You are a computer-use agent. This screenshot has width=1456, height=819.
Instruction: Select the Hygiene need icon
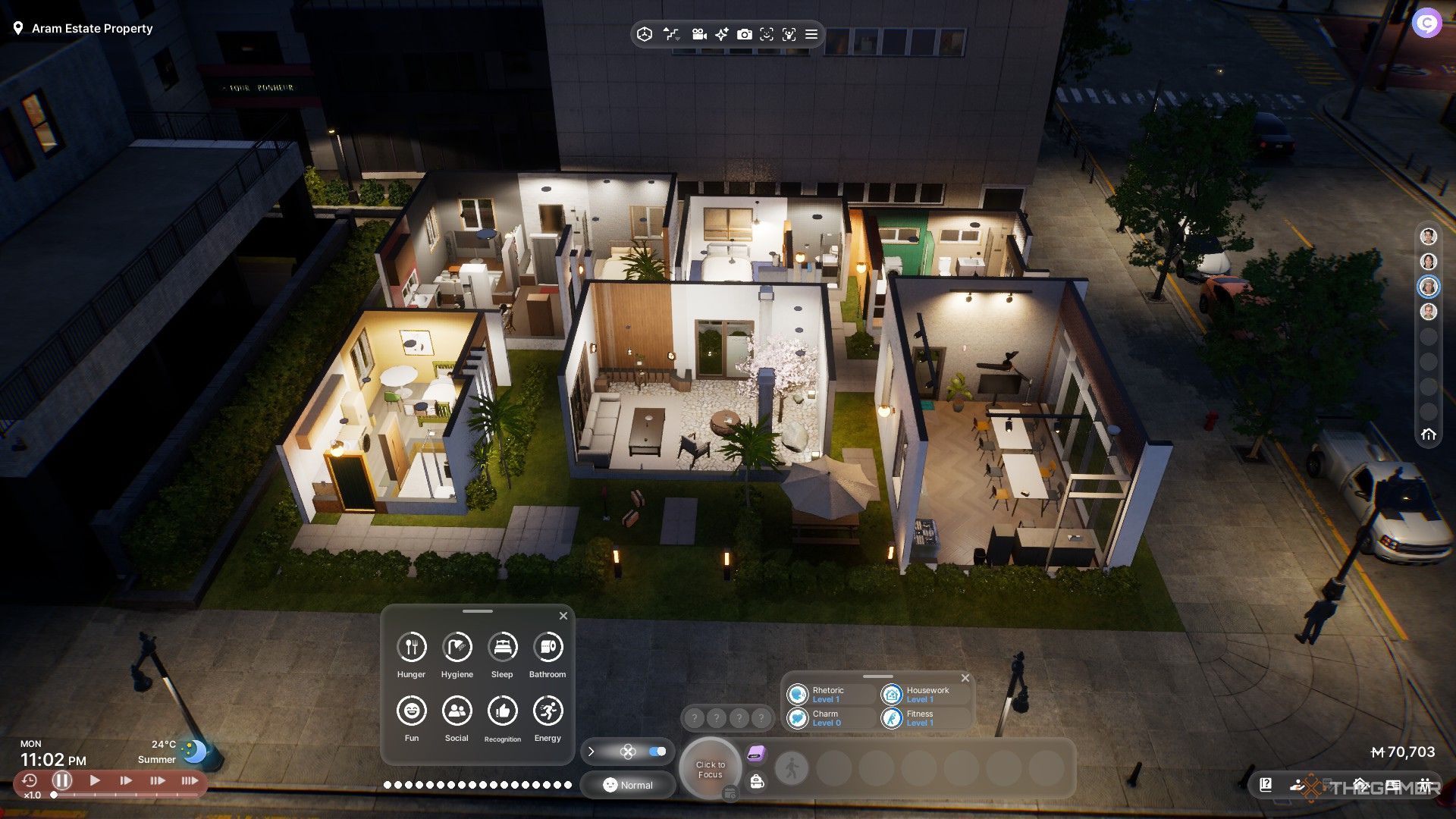click(x=457, y=647)
